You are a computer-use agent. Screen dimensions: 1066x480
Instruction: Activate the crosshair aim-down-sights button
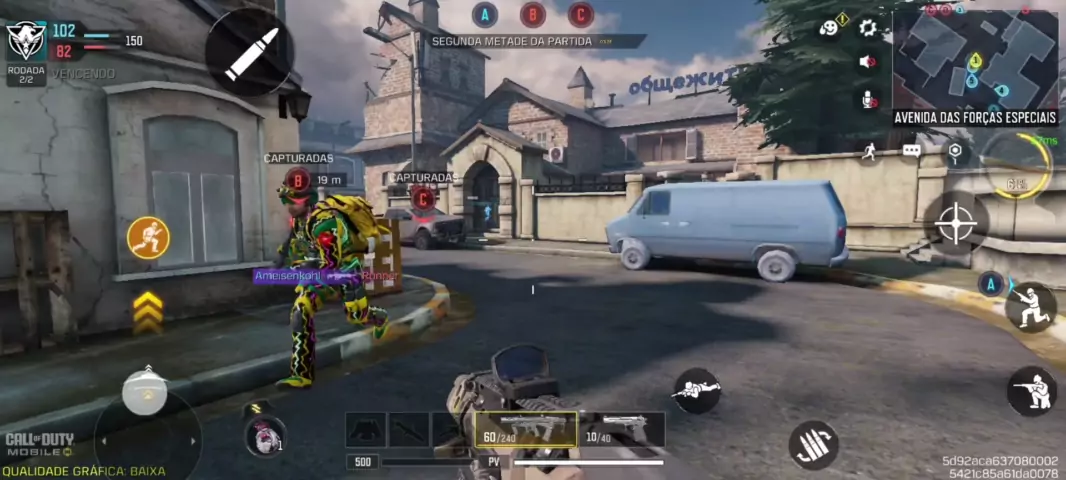tap(955, 223)
